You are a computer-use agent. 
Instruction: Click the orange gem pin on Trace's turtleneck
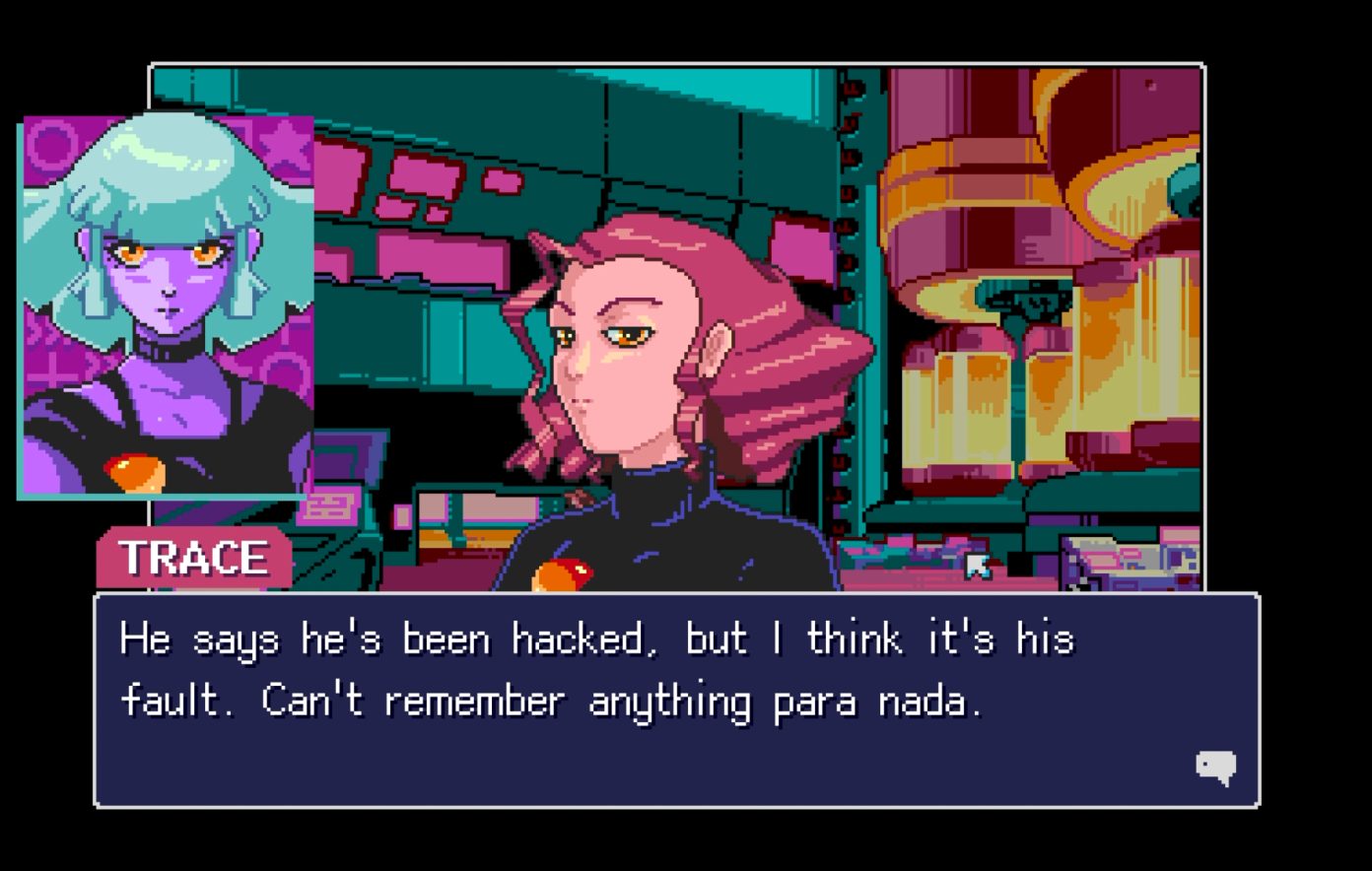pos(565,572)
